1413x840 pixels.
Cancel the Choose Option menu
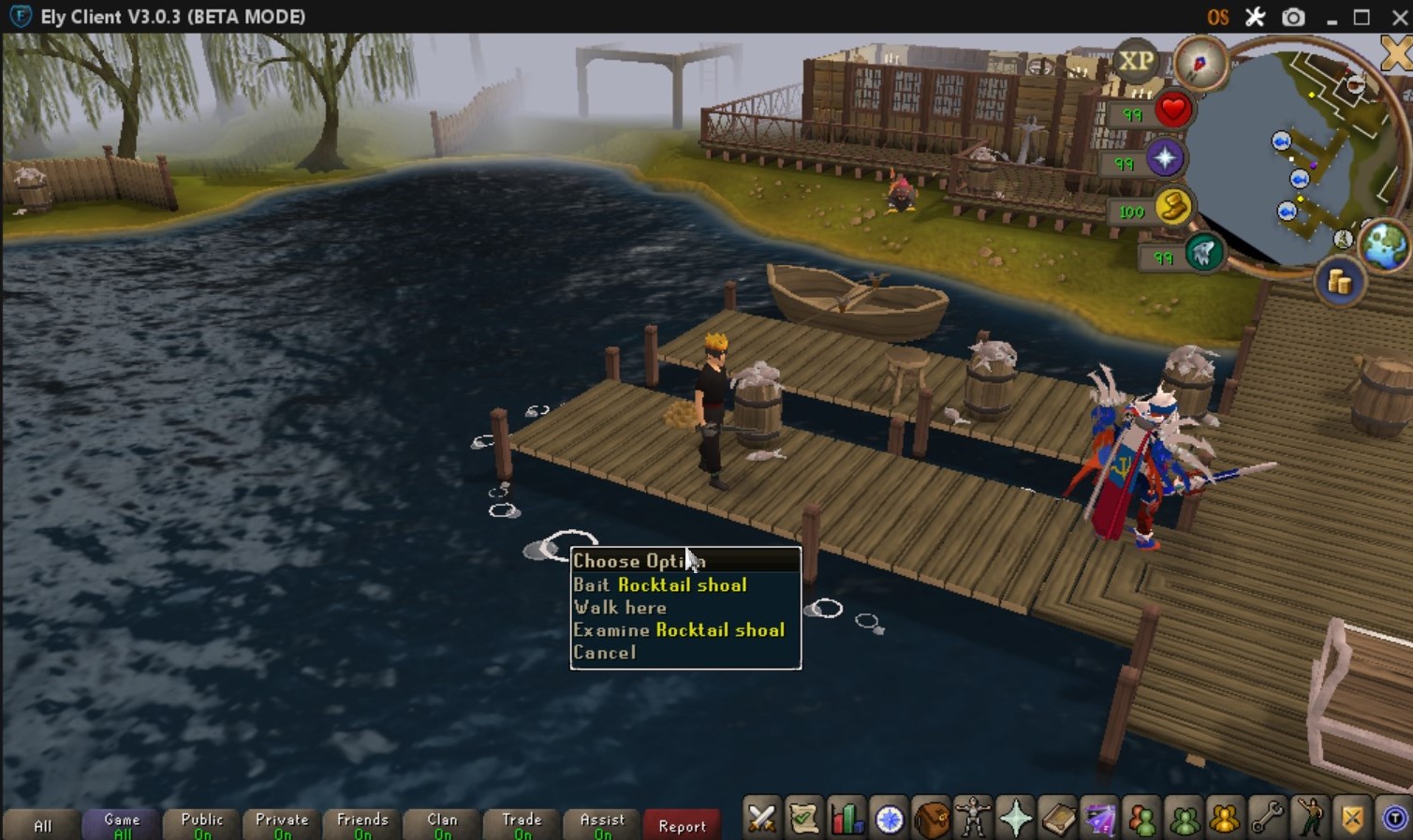[x=605, y=653]
